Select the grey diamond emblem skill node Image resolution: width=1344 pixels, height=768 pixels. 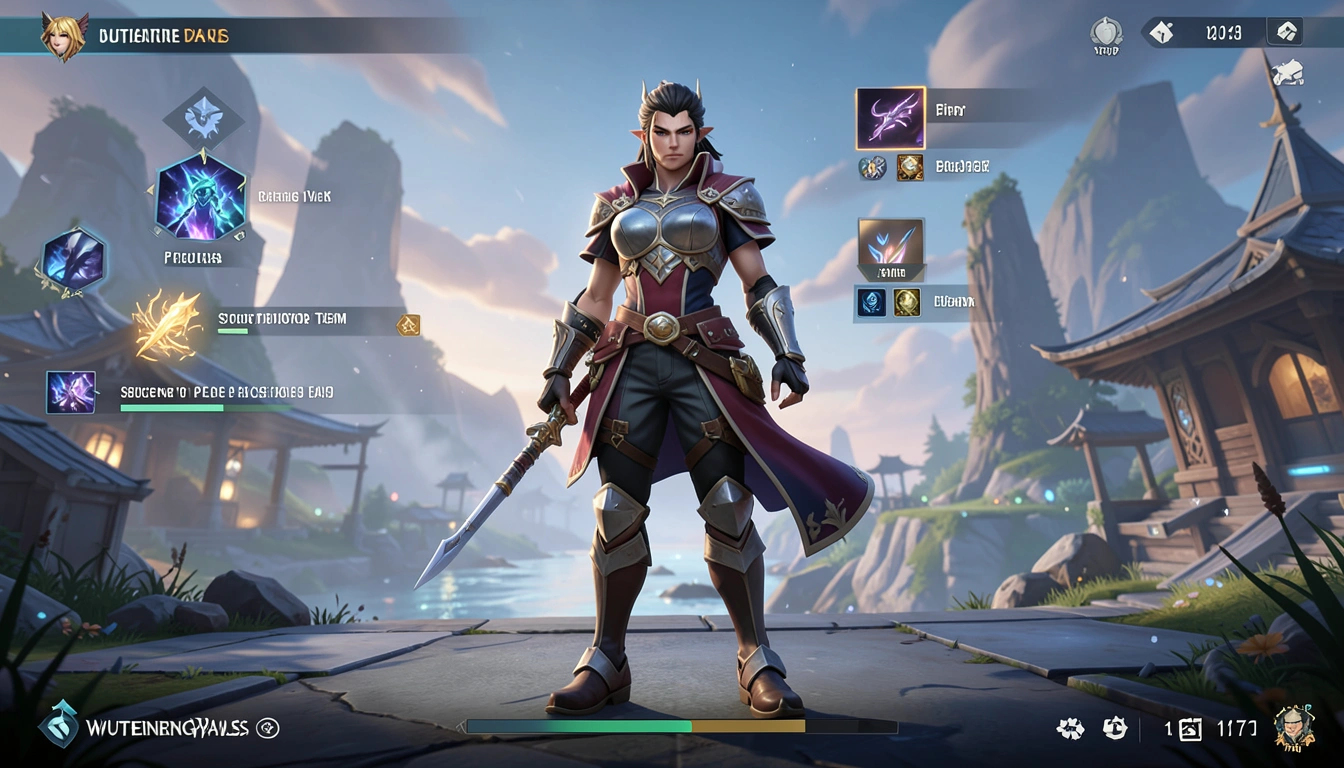click(x=203, y=119)
